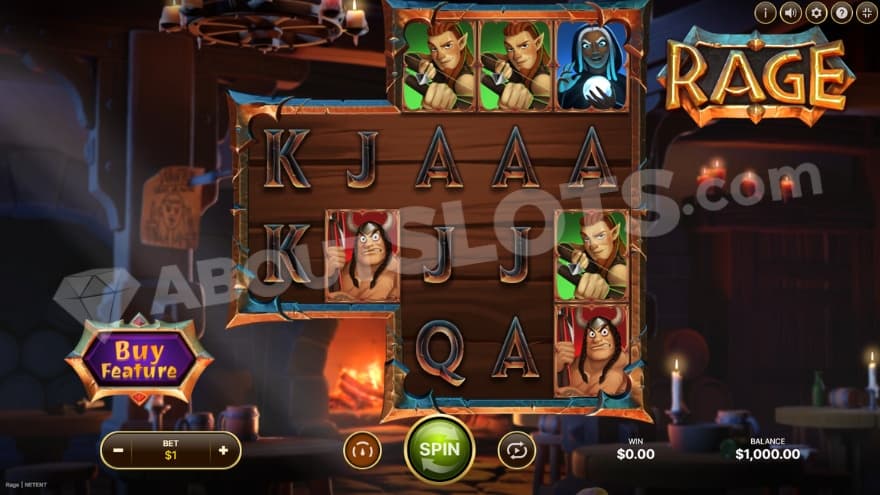Toggle turbo speed gauge button
Image resolution: width=880 pixels, height=495 pixels.
pos(362,450)
